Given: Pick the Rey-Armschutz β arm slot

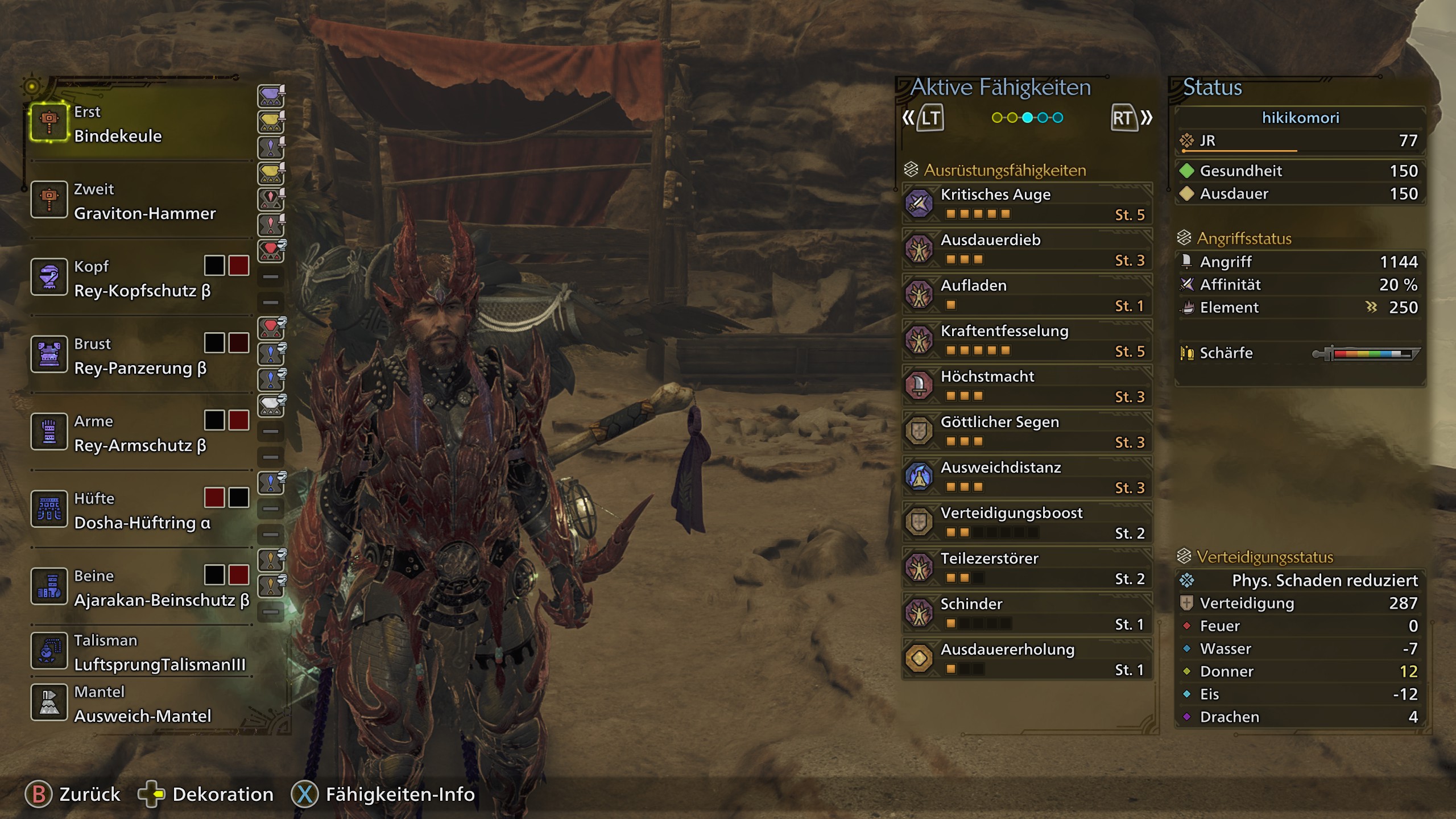Looking at the screenshot, I should [x=139, y=433].
